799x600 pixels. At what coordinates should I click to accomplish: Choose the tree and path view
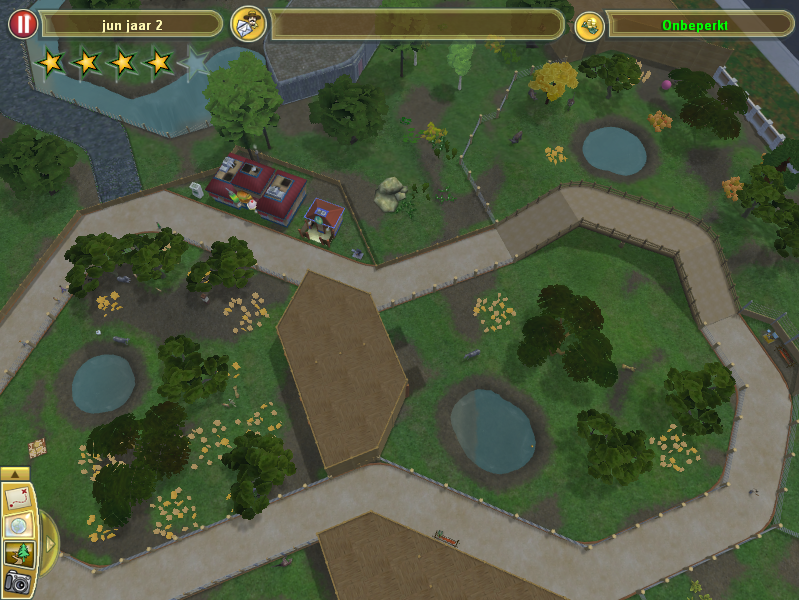18,554
